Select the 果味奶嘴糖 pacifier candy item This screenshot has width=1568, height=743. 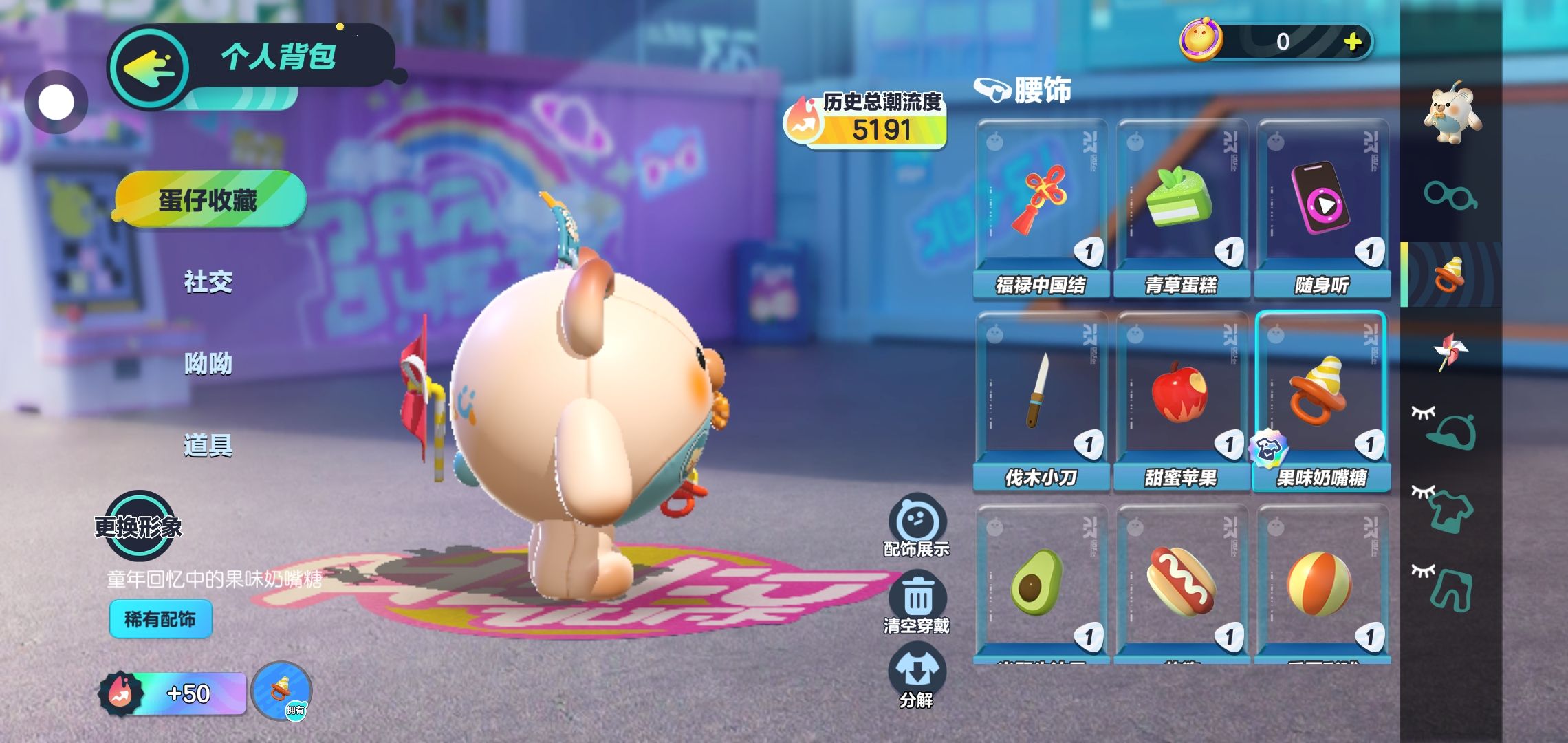1322,399
